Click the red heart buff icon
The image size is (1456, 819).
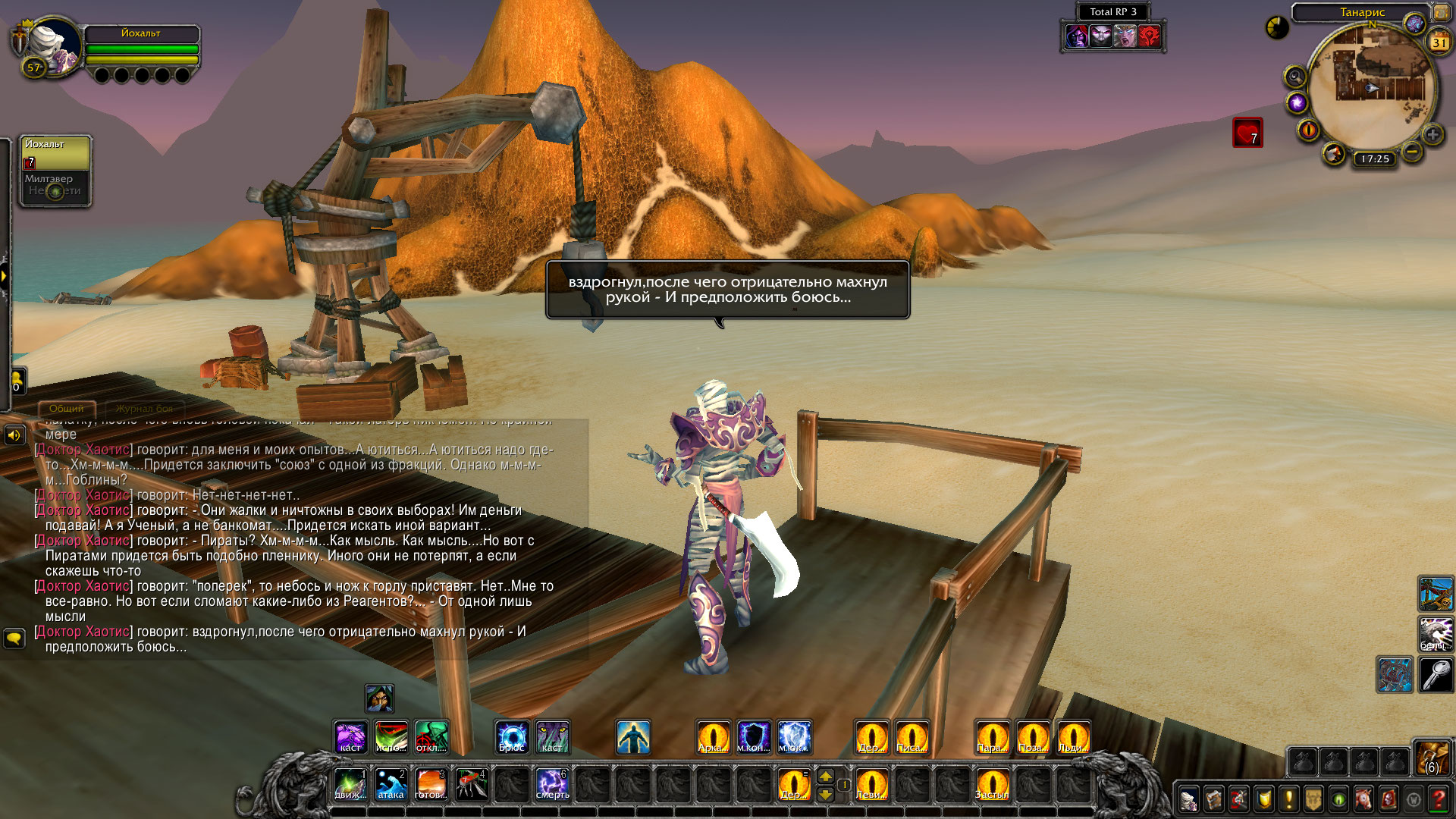[x=1247, y=133]
